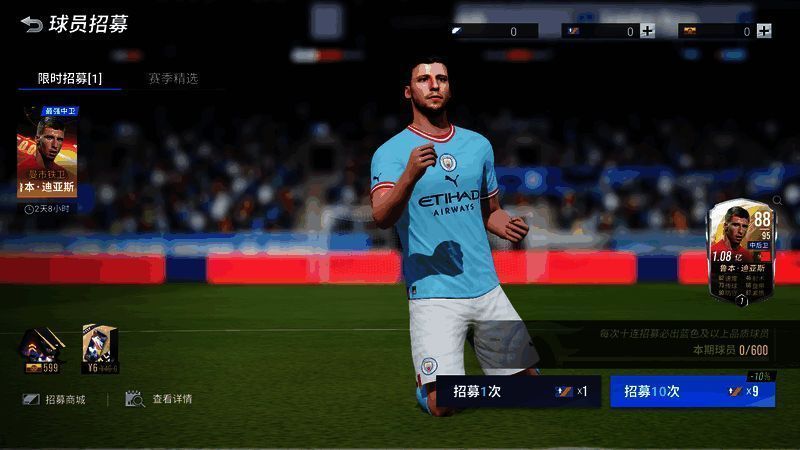The height and width of the screenshot is (450, 800).
Task: Recruit once with the 招募1次 button
Action: [518, 391]
